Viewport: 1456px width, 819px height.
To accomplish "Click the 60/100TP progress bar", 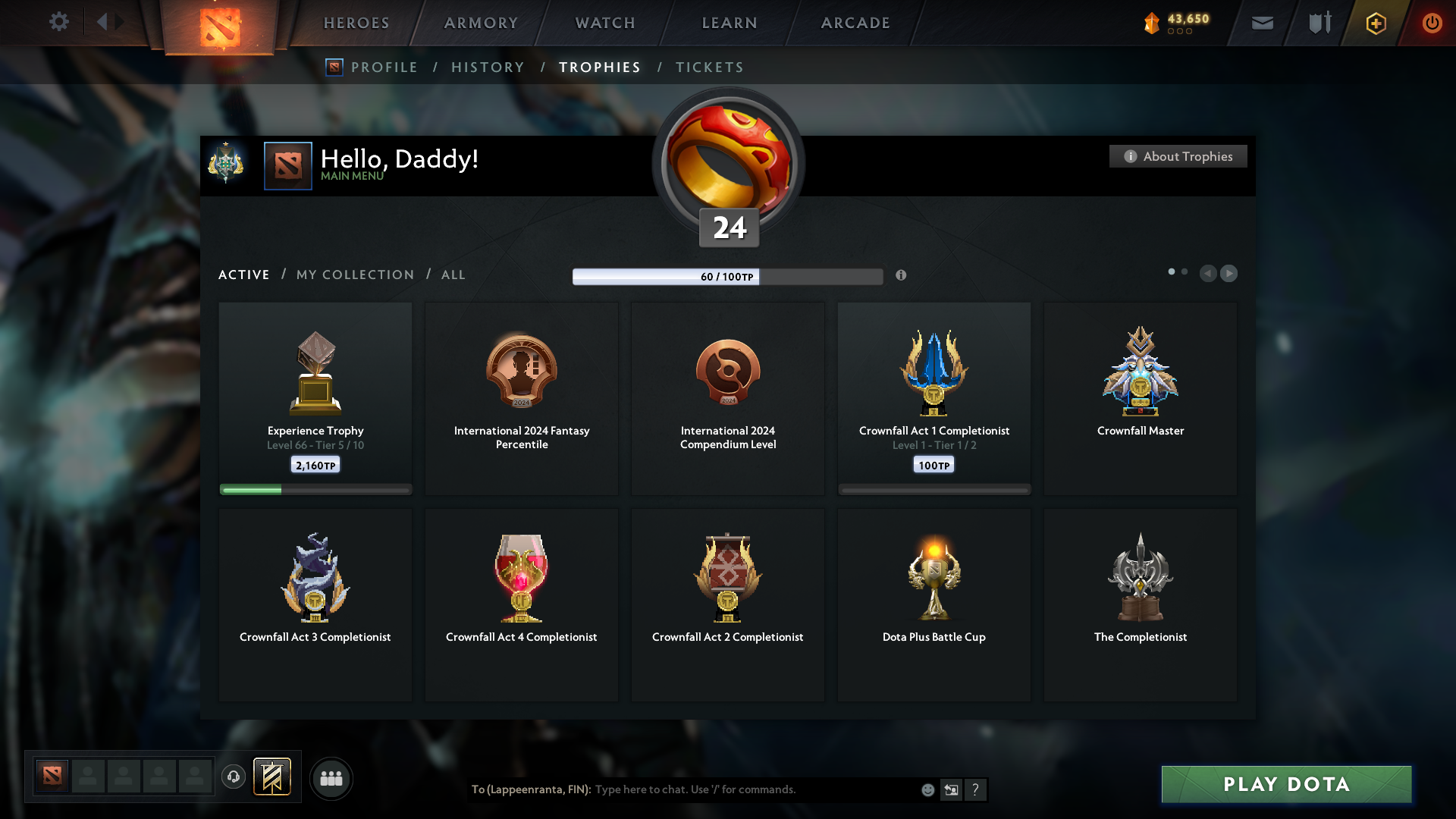I will click(727, 277).
